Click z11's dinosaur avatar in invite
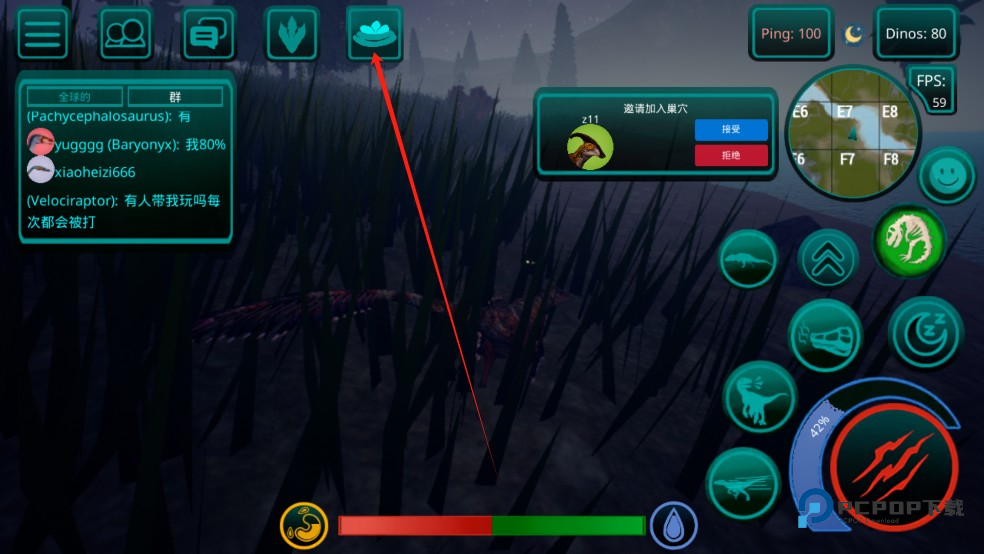The image size is (984, 554). click(590, 147)
